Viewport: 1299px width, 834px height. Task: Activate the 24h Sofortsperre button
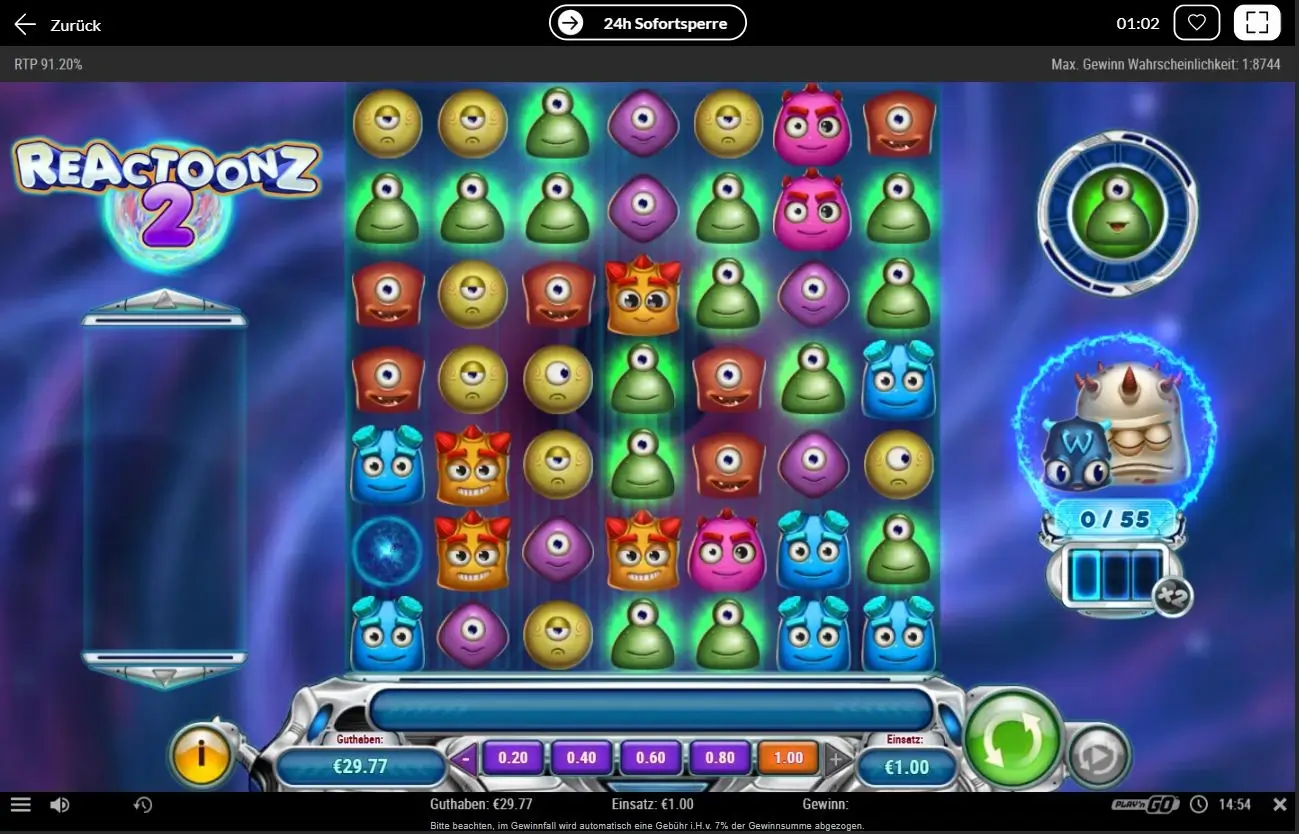tap(647, 22)
